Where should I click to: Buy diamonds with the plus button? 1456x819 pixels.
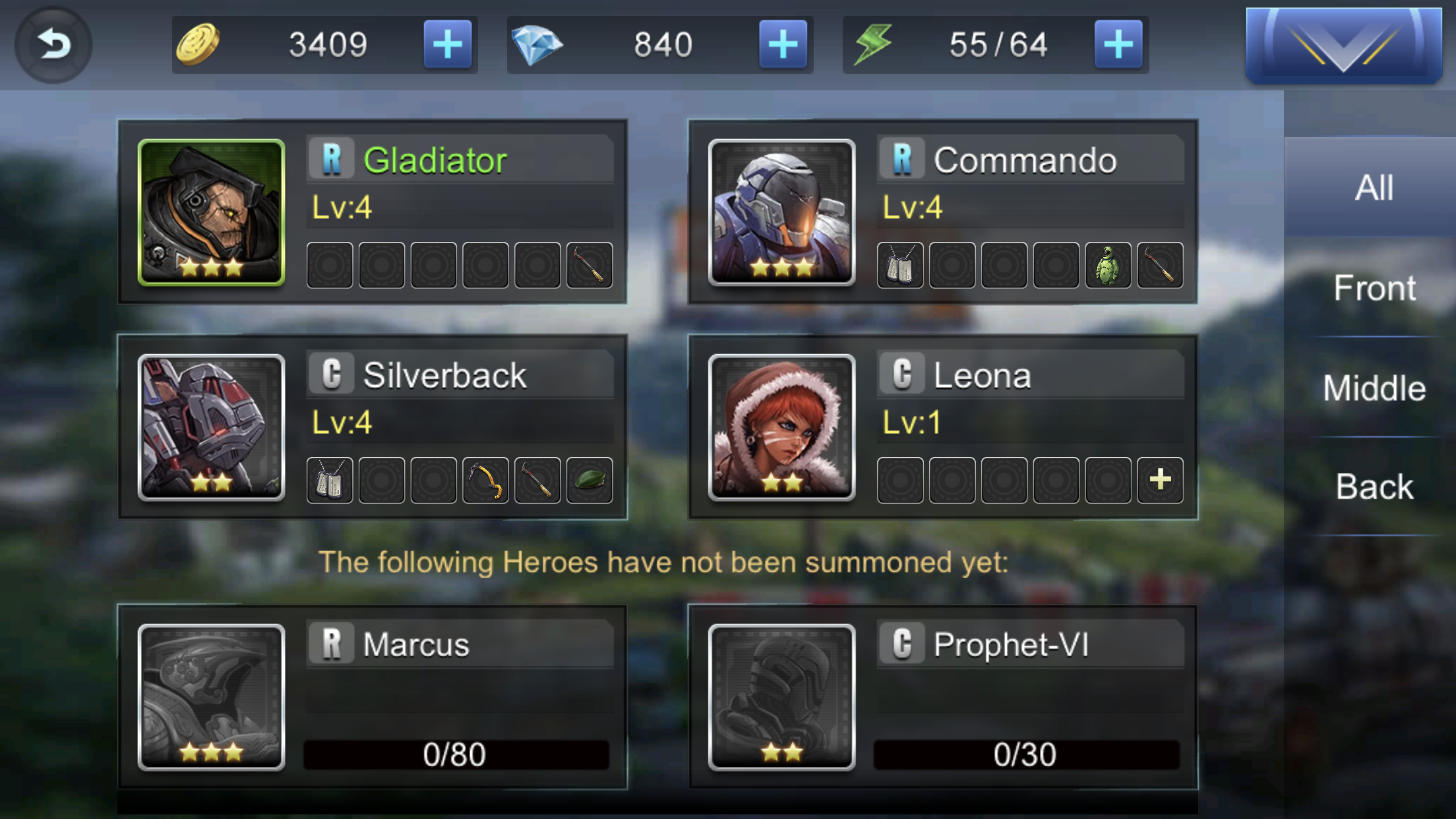(x=781, y=44)
